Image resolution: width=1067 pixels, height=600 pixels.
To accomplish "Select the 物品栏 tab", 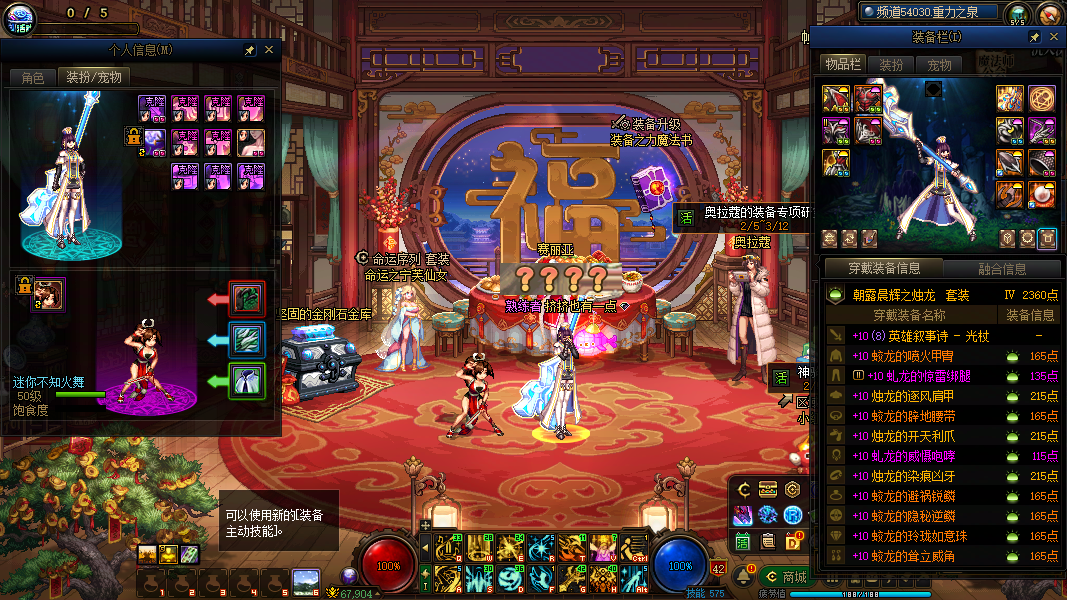I will click(842, 64).
